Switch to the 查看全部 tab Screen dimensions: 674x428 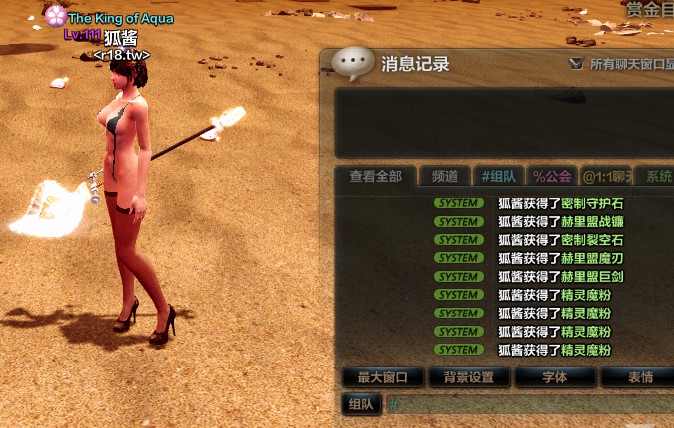pyautogui.click(x=375, y=176)
